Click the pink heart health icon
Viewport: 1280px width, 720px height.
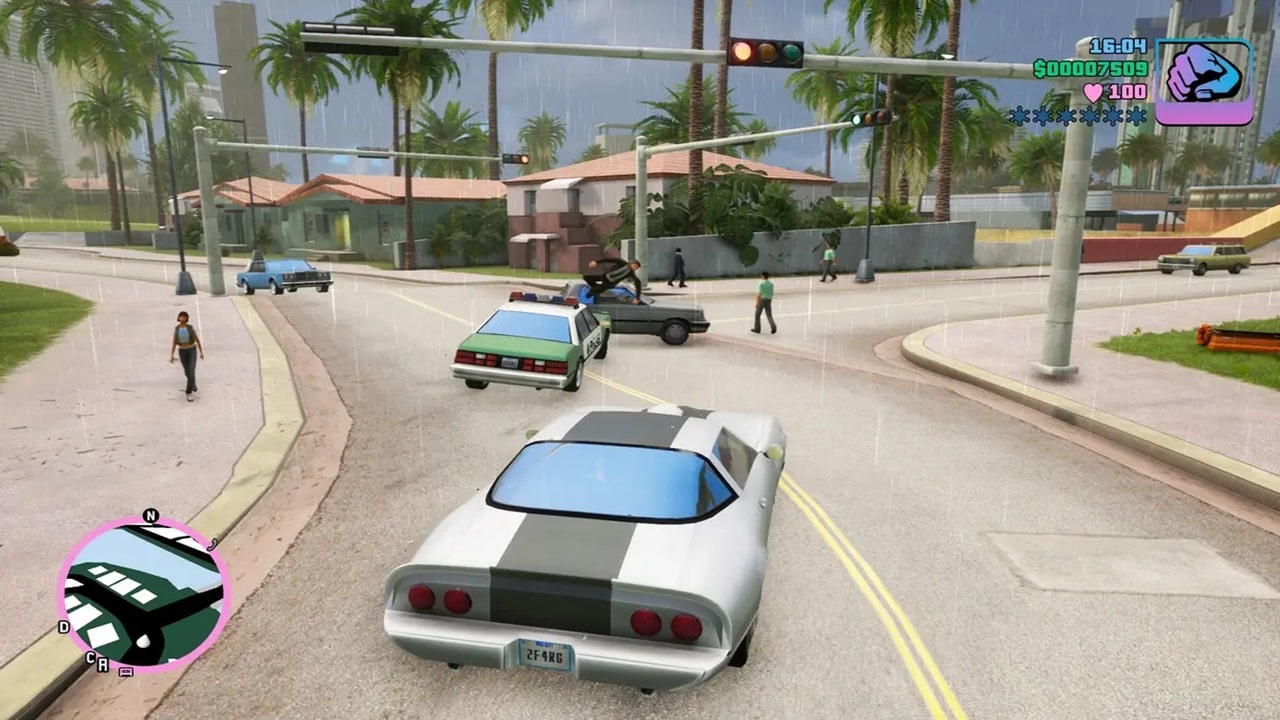click(x=1094, y=92)
